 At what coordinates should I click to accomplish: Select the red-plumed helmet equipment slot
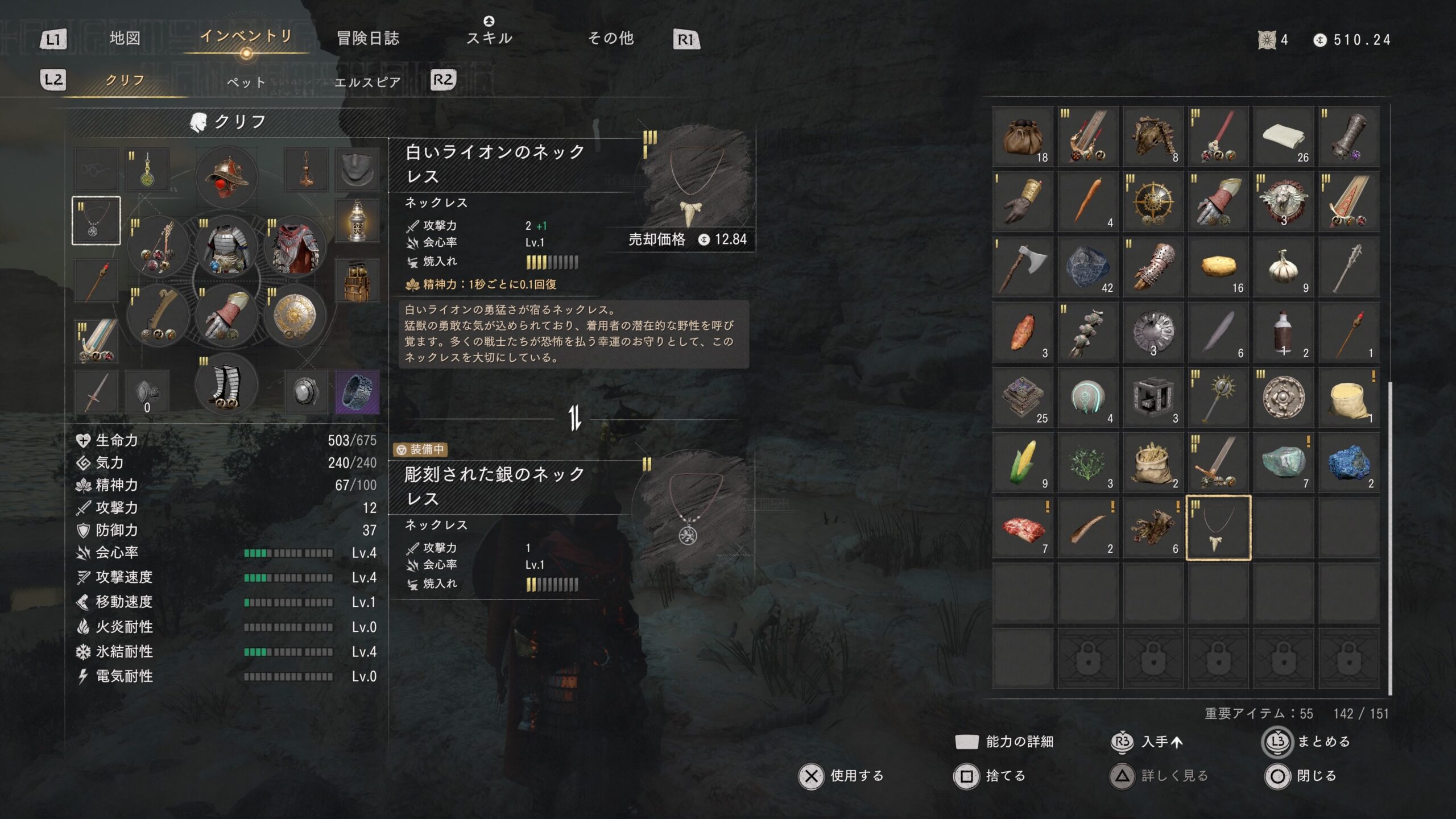[x=226, y=177]
